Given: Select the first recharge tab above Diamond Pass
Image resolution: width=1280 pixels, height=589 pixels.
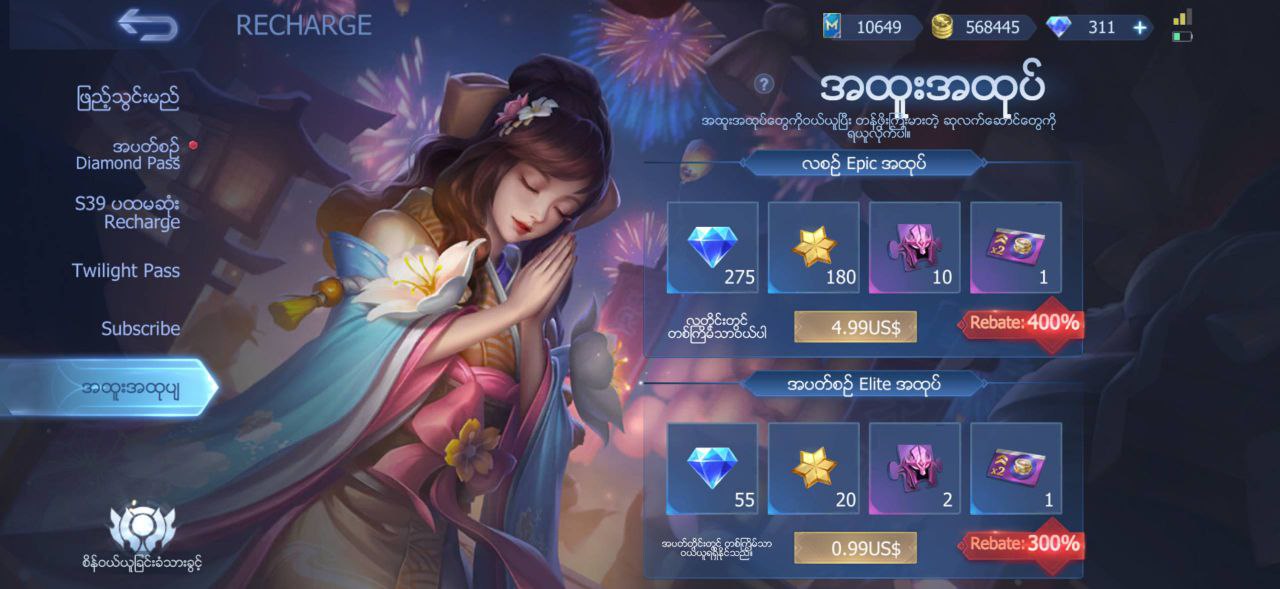Looking at the screenshot, I should 128,98.
